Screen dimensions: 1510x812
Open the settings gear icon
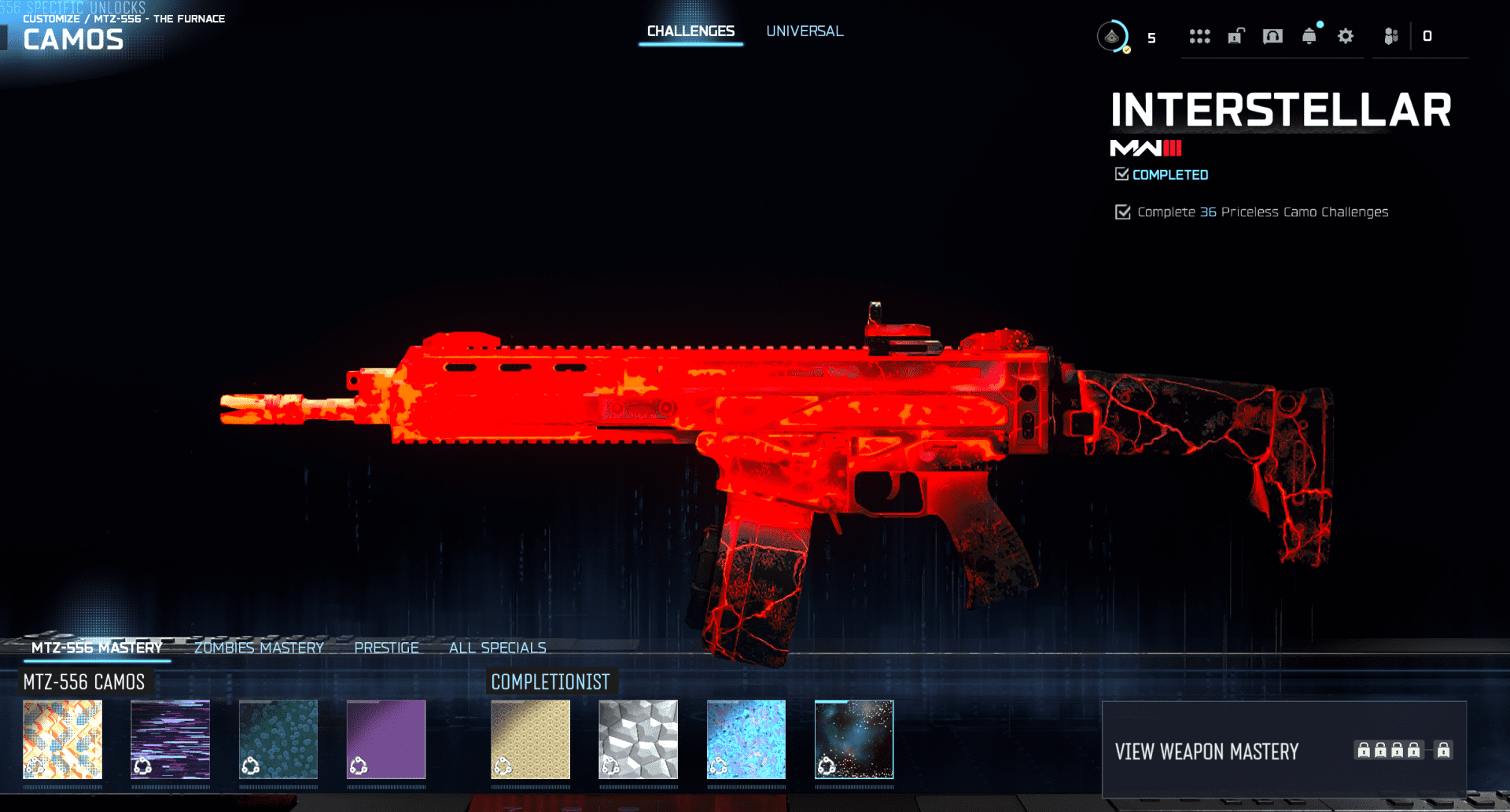pyautogui.click(x=1346, y=36)
